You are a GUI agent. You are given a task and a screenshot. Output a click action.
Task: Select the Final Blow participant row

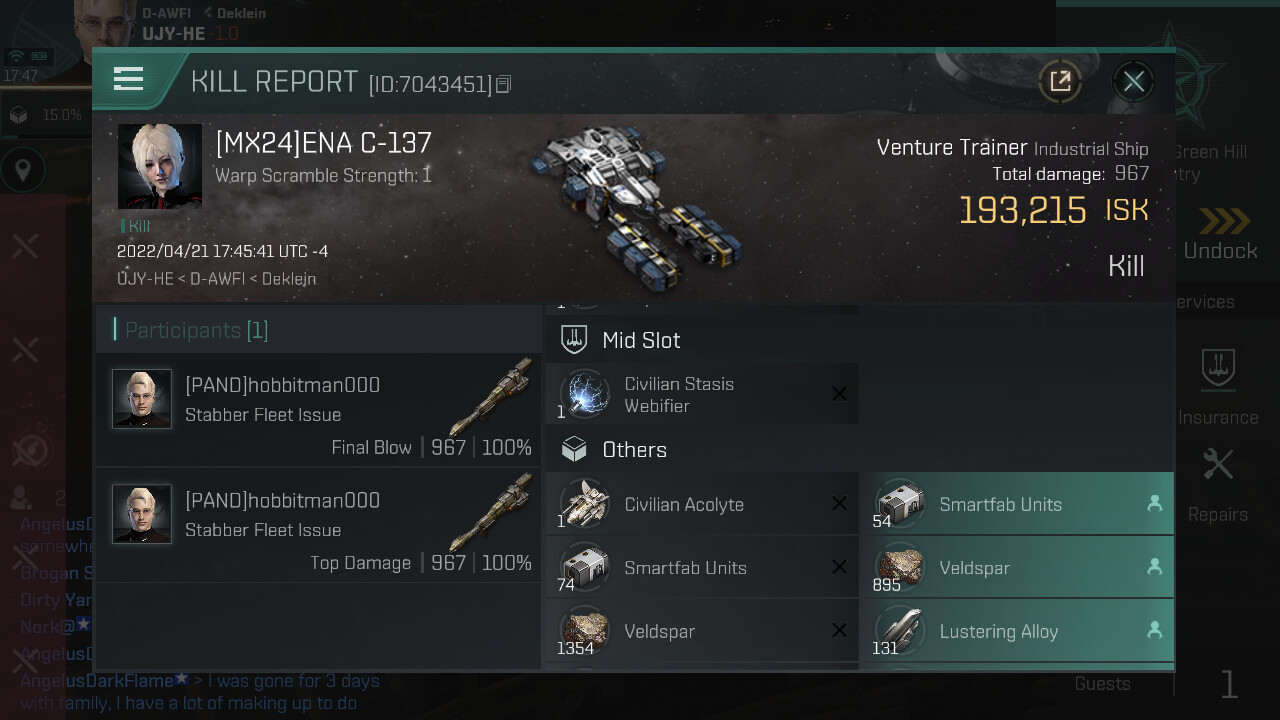(x=318, y=410)
